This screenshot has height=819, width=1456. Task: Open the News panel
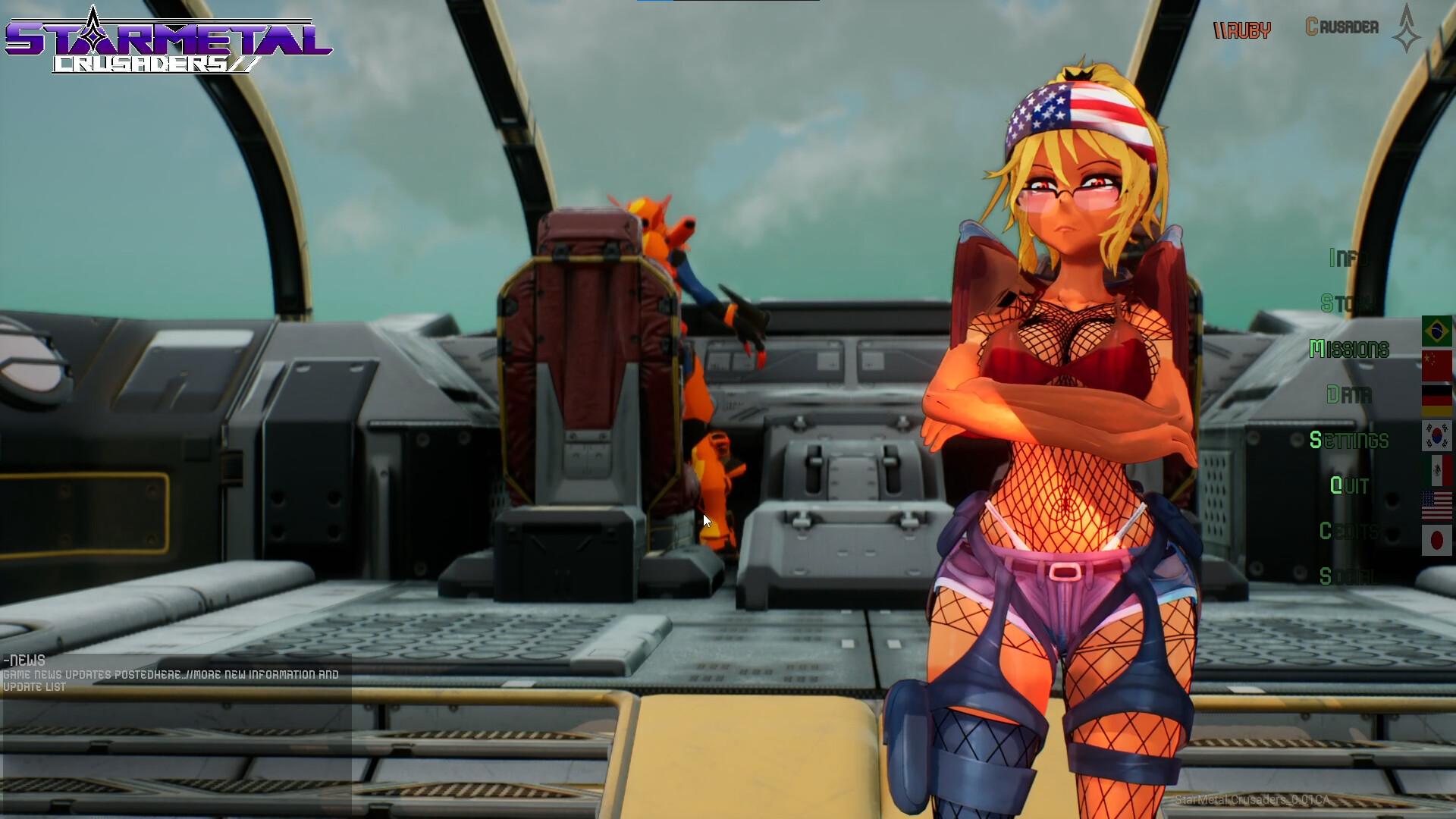click(24, 661)
